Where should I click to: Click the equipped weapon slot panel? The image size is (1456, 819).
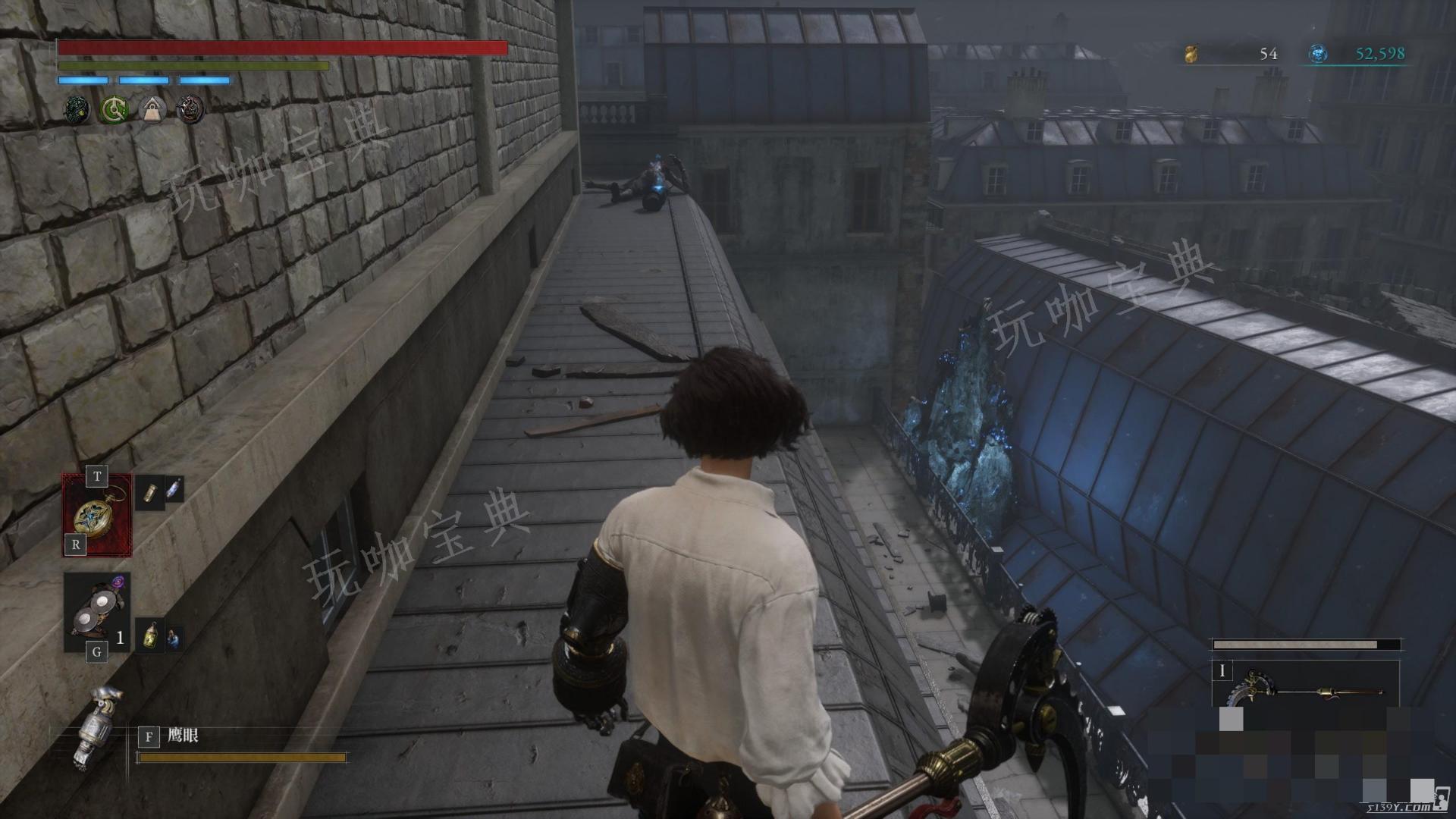point(1304,685)
